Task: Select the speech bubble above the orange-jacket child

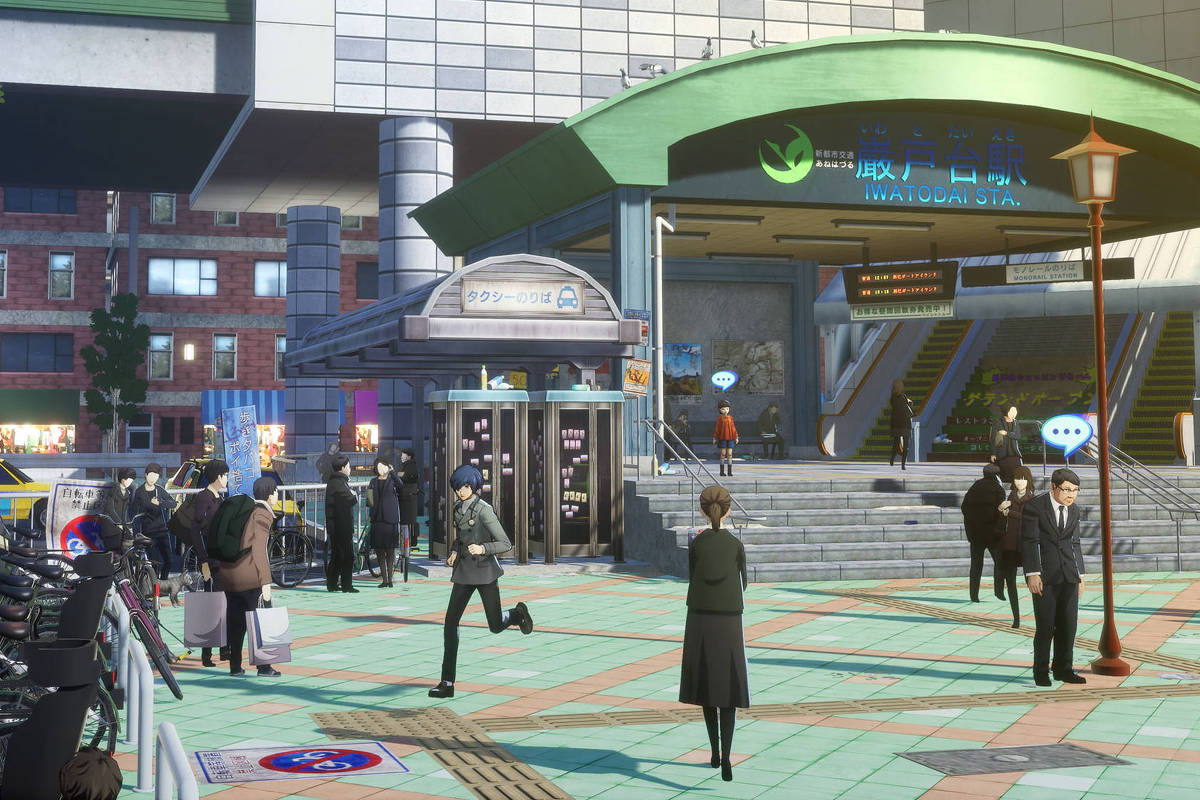Action: pyautogui.click(x=724, y=380)
